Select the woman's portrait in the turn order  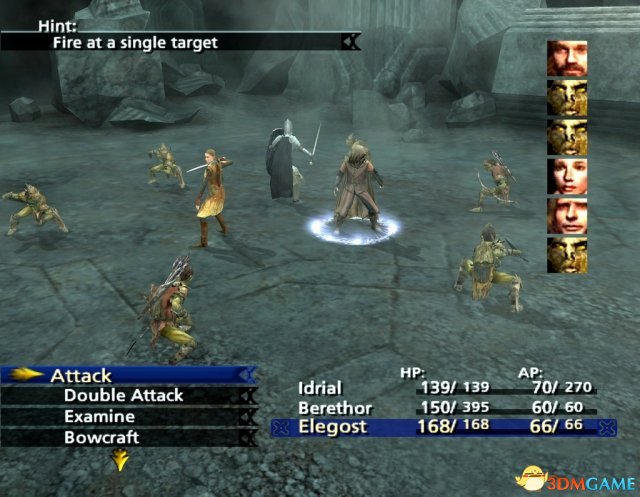(x=564, y=177)
